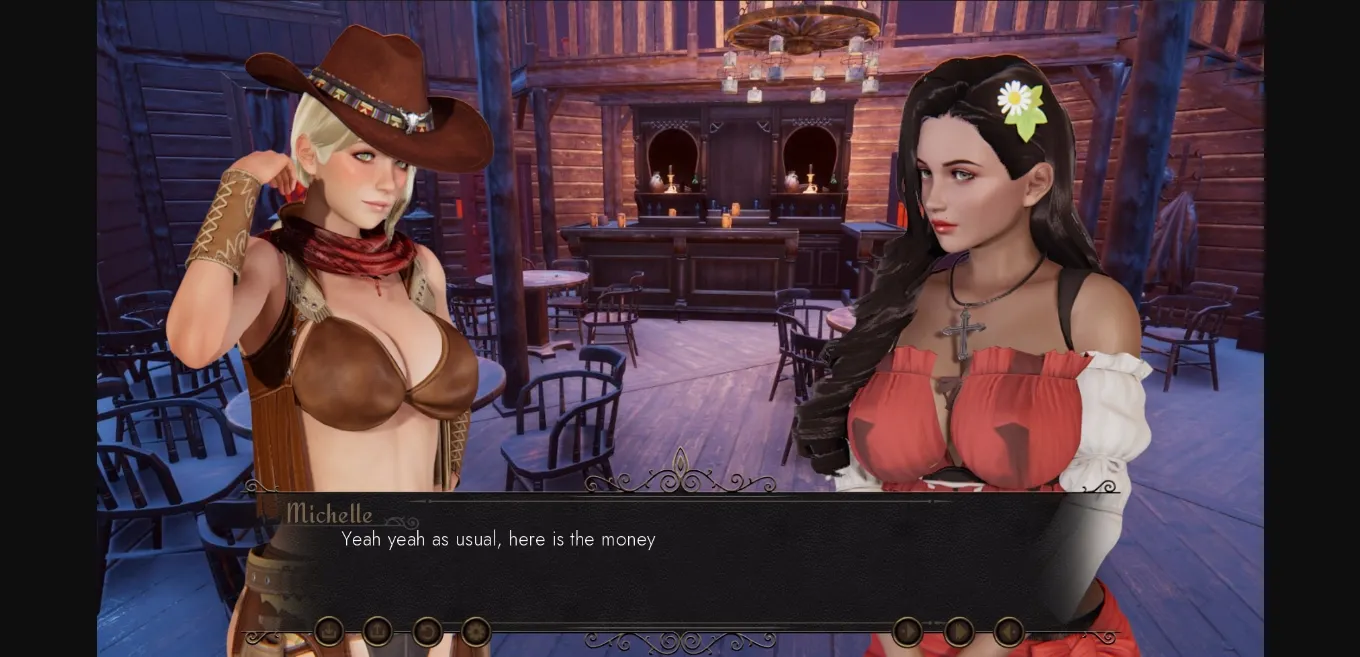1360x657 pixels.
Task: Advance Michelle's dialogue text box
Action: pos(680,560)
